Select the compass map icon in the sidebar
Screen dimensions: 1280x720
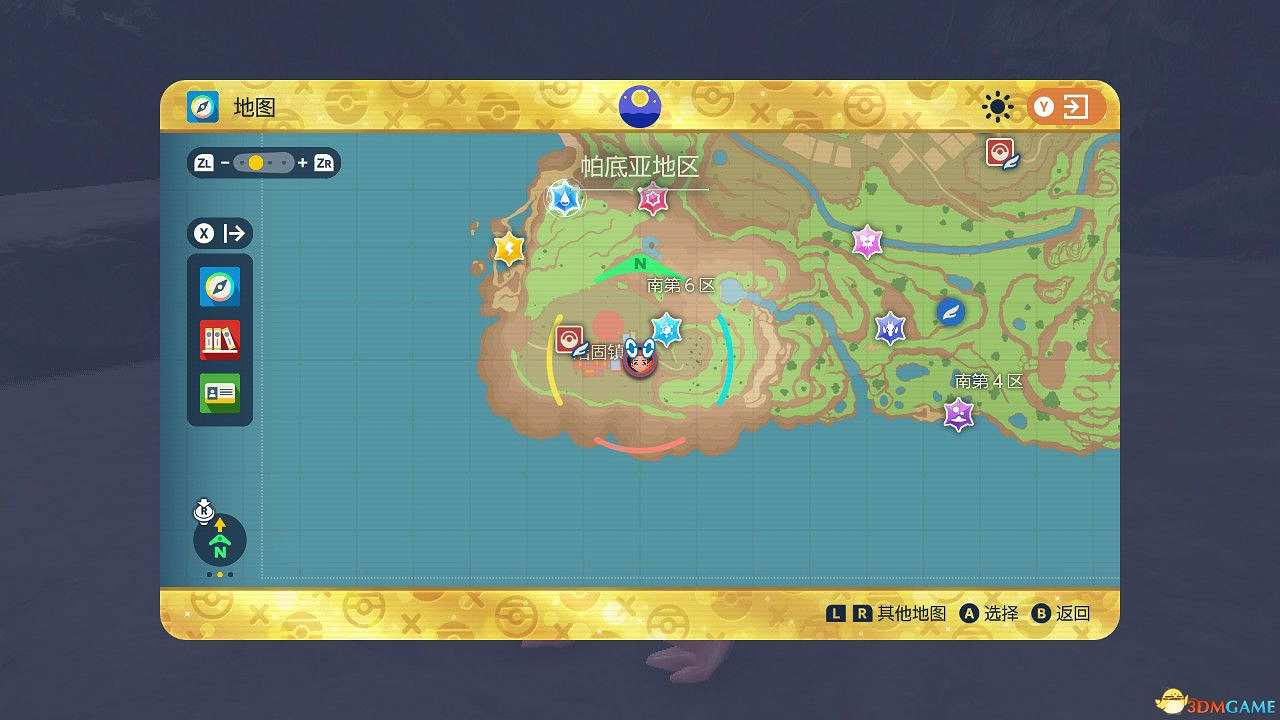220,287
